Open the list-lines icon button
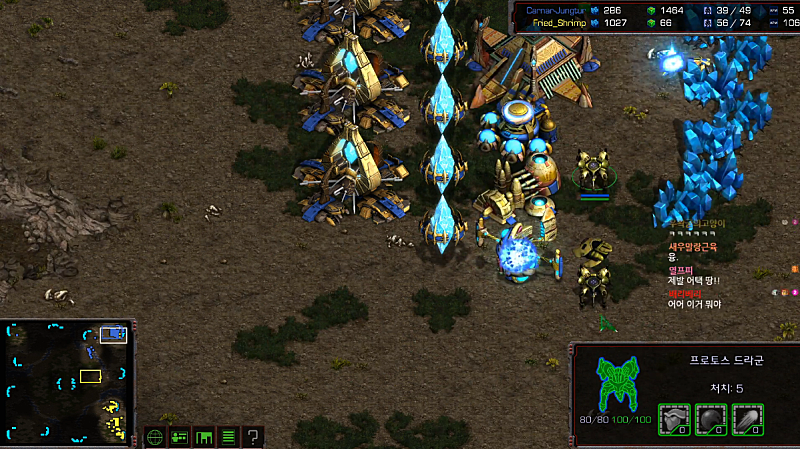 (x=228, y=436)
